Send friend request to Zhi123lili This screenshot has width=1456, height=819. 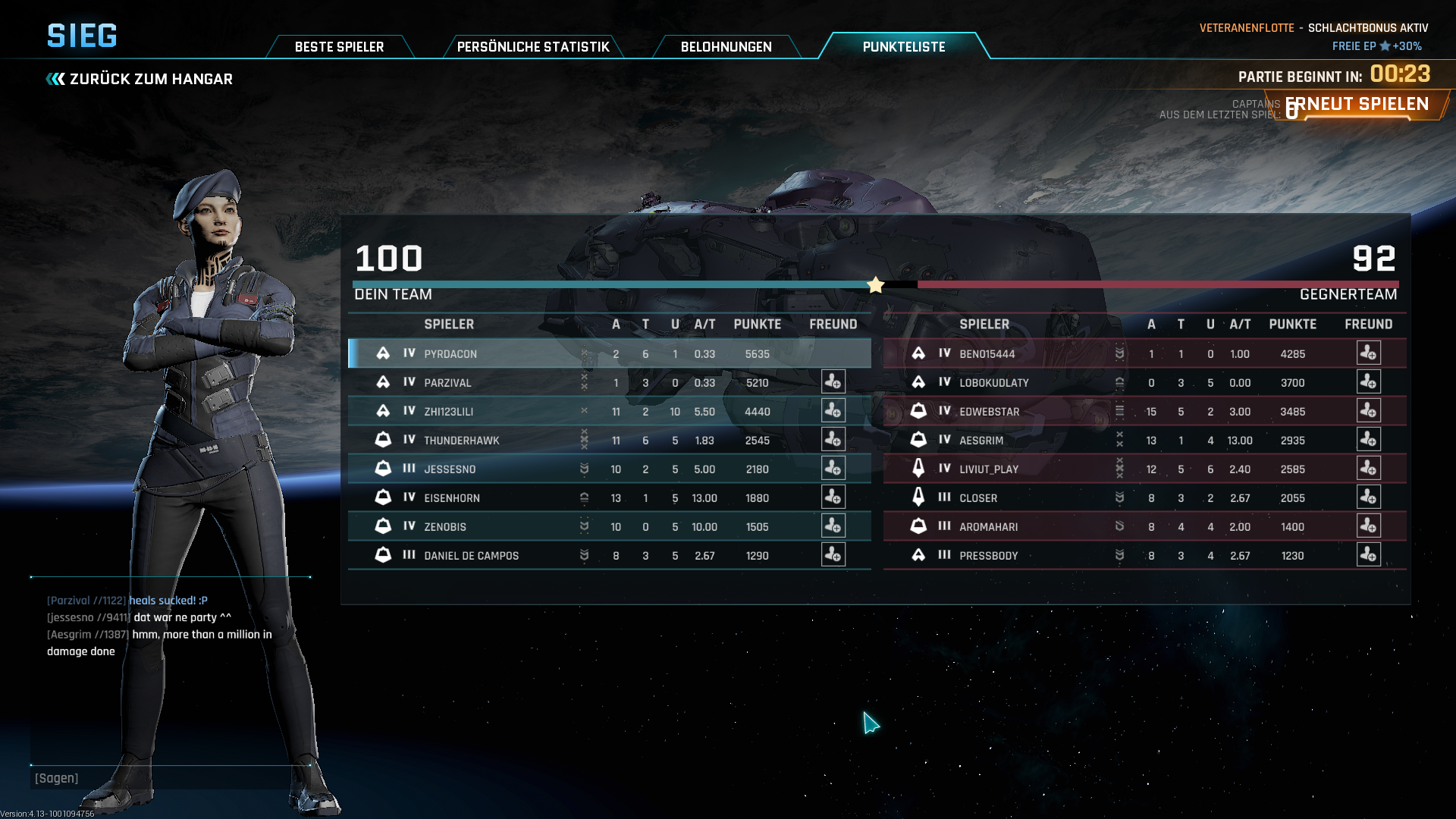(x=833, y=411)
